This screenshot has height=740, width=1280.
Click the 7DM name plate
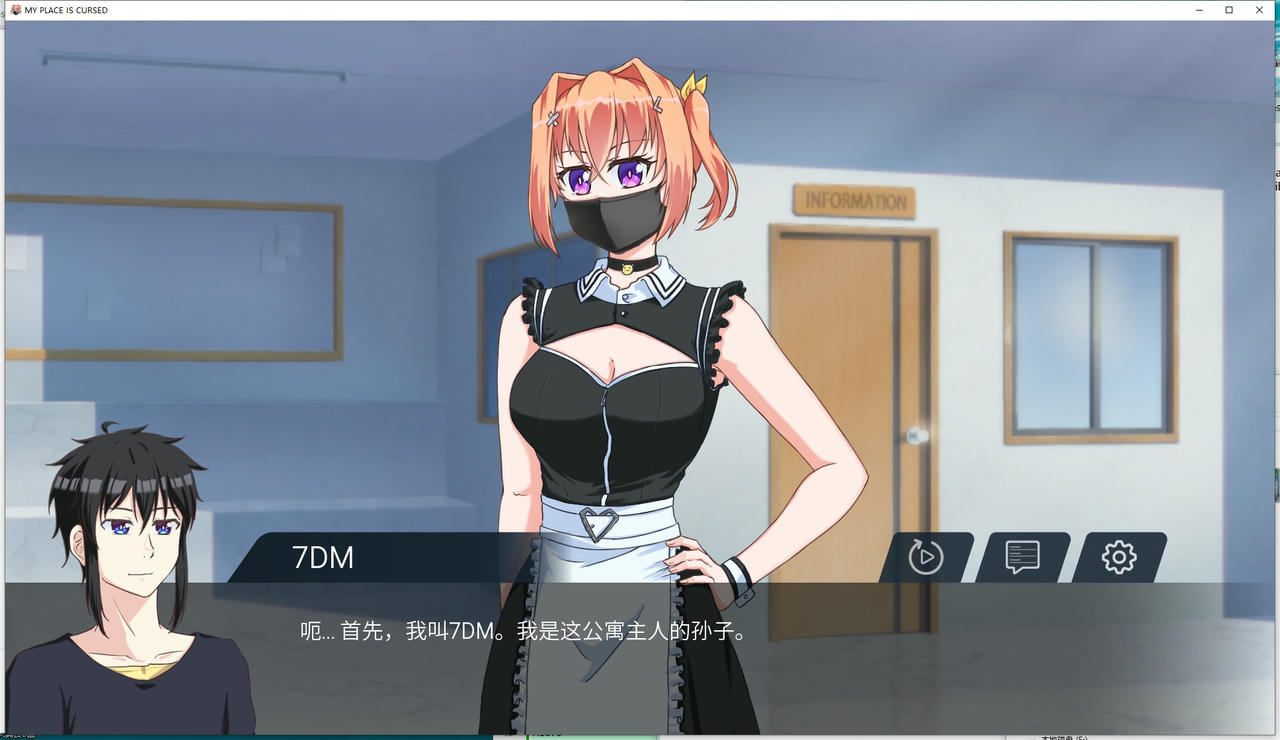(x=322, y=558)
